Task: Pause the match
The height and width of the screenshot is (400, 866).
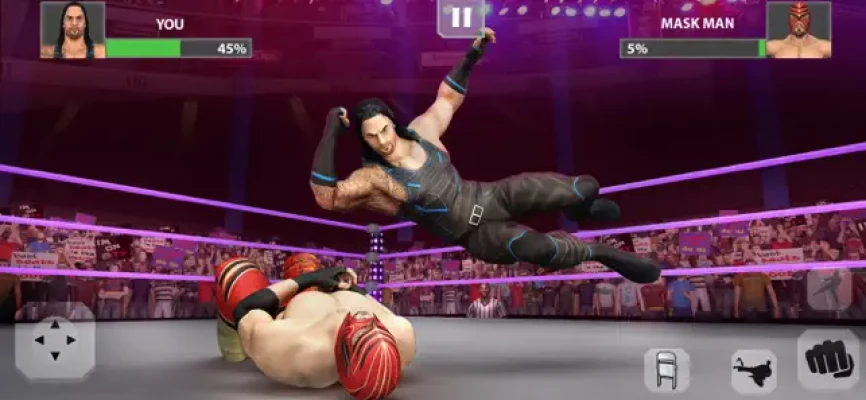Action: coord(460,18)
